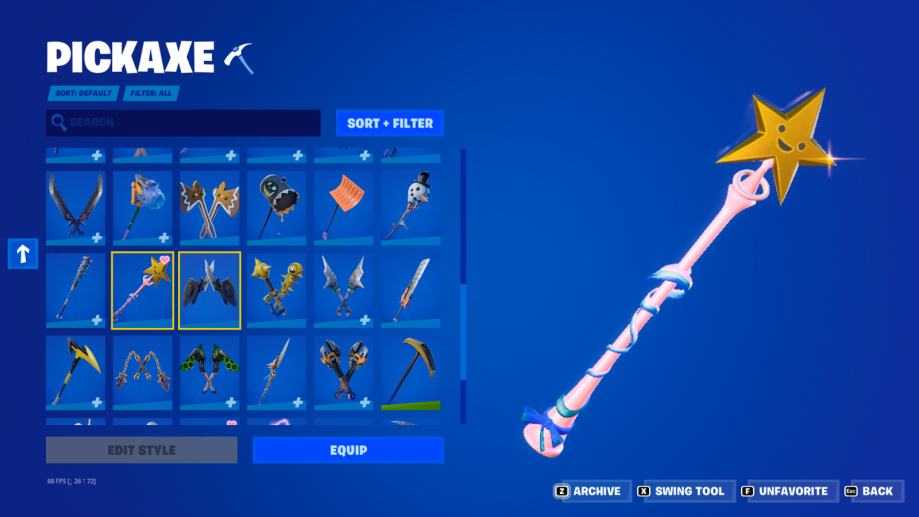Equip the selected pickaxe
Screen dimensions: 919x517
click(x=347, y=450)
